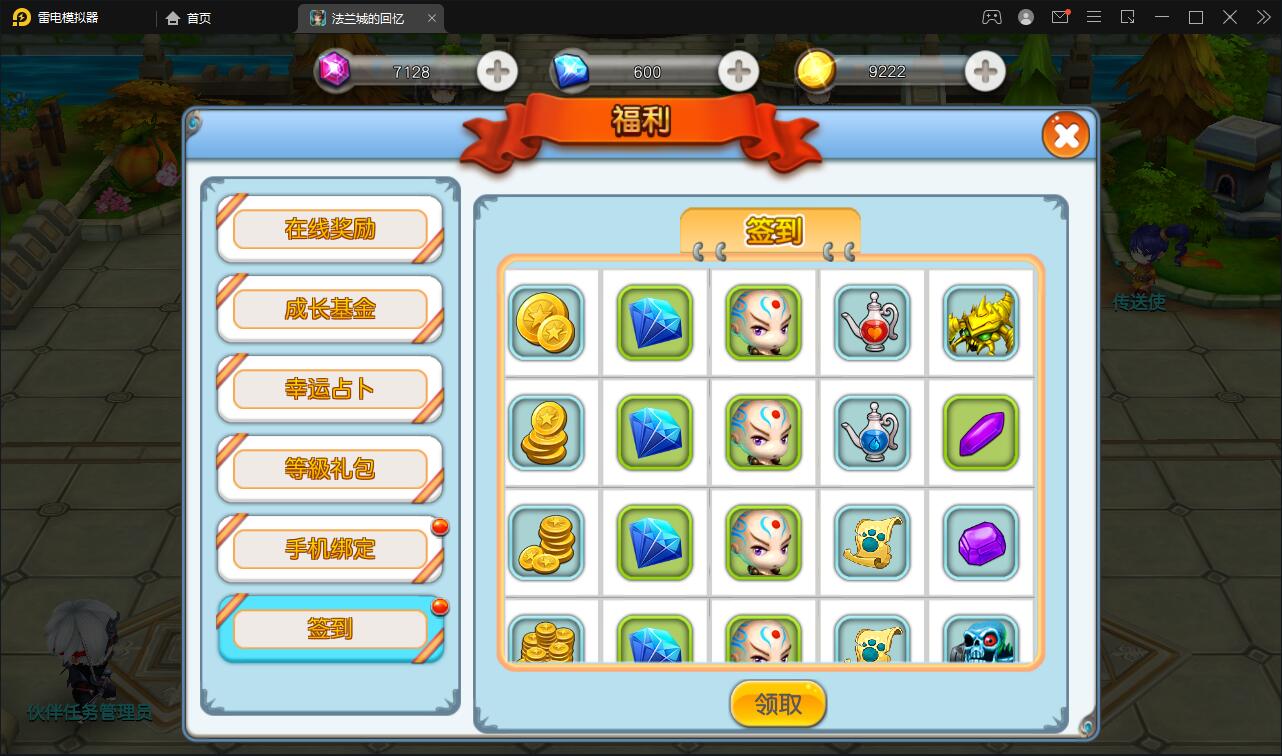Switch to the 幸运占卜 section
Screen dimensions: 1282x756
pos(330,389)
